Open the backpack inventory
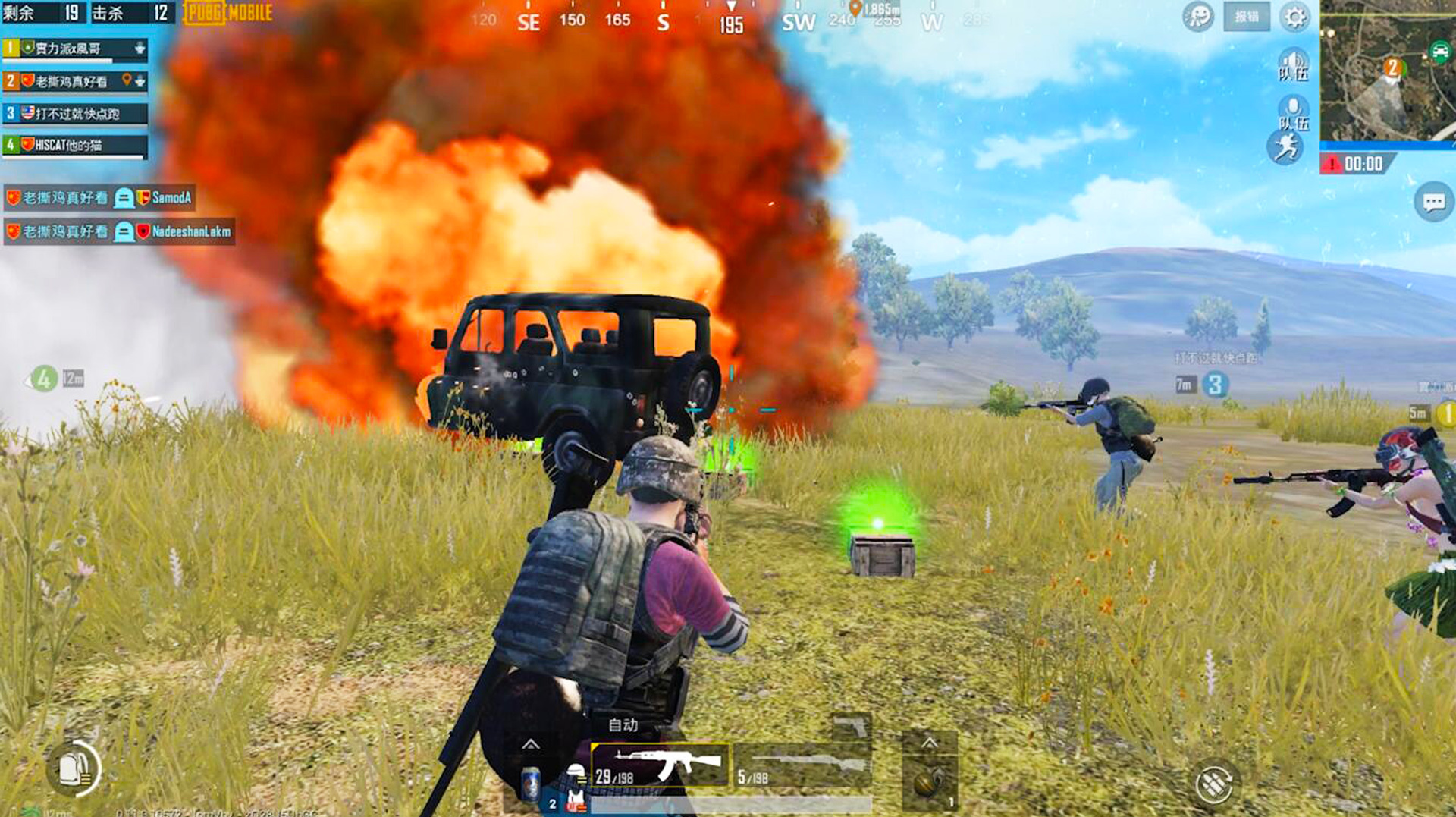 [74, 768]
